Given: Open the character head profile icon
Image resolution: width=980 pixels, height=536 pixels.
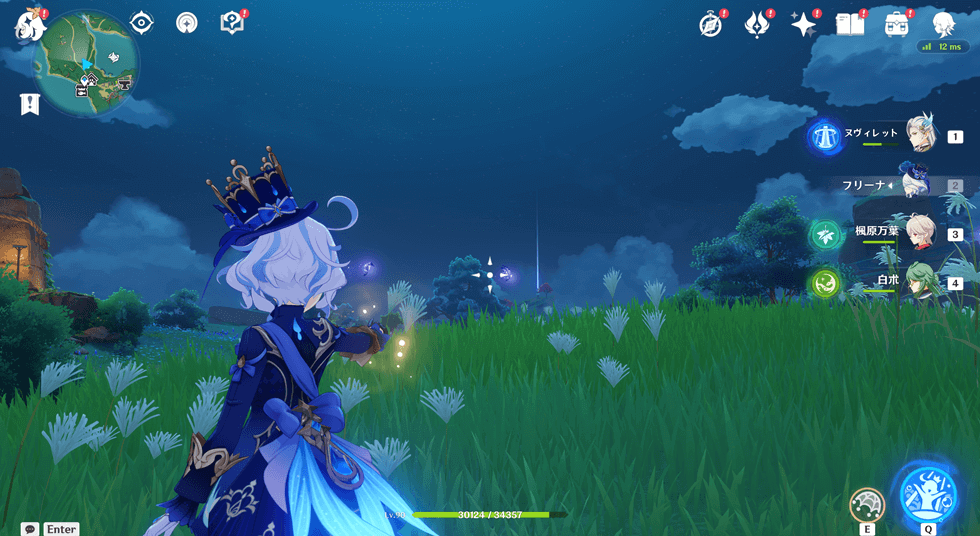Looking at the screenshot, I should 943,24.
